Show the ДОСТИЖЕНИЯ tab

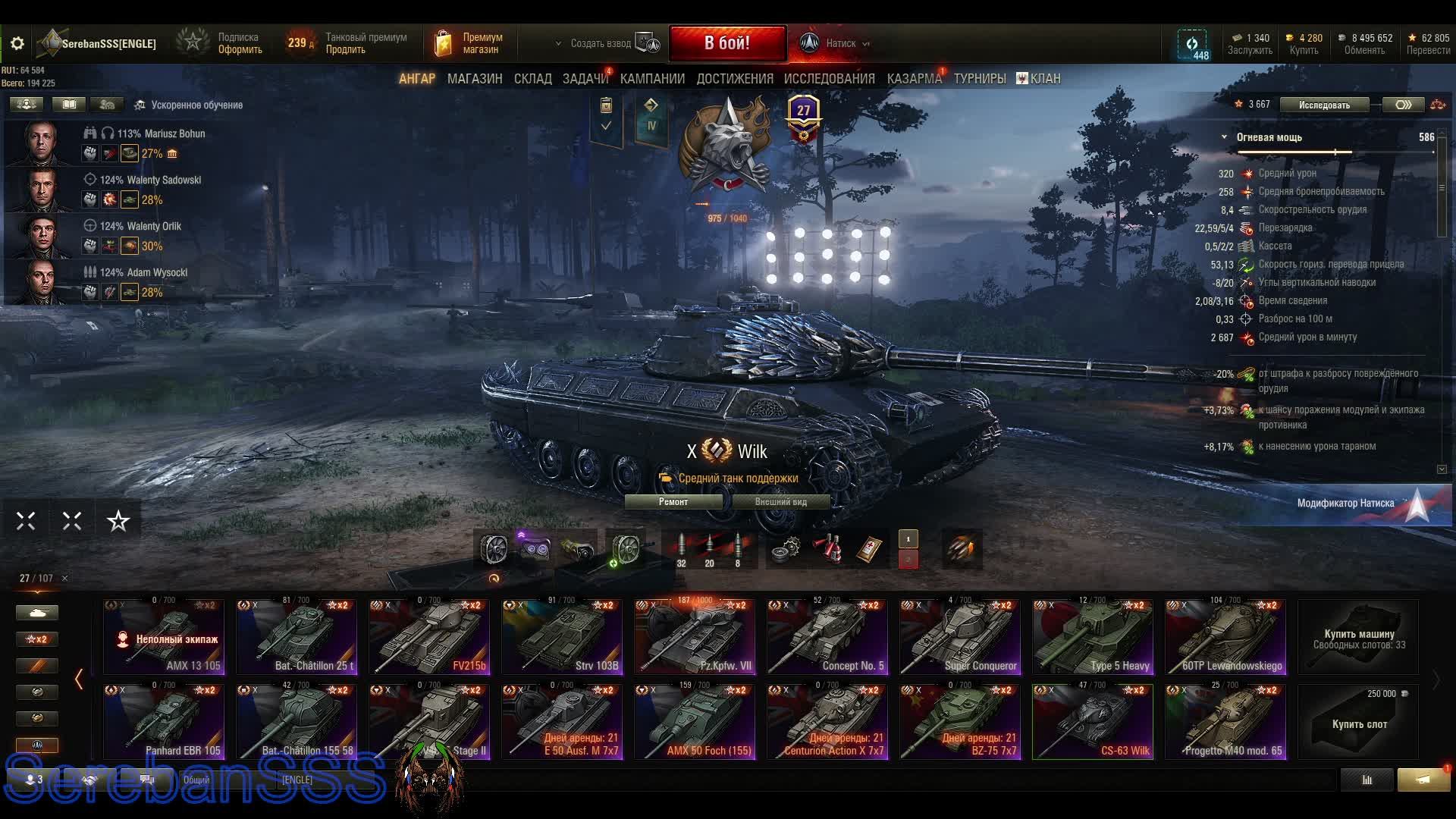[734, 79]
